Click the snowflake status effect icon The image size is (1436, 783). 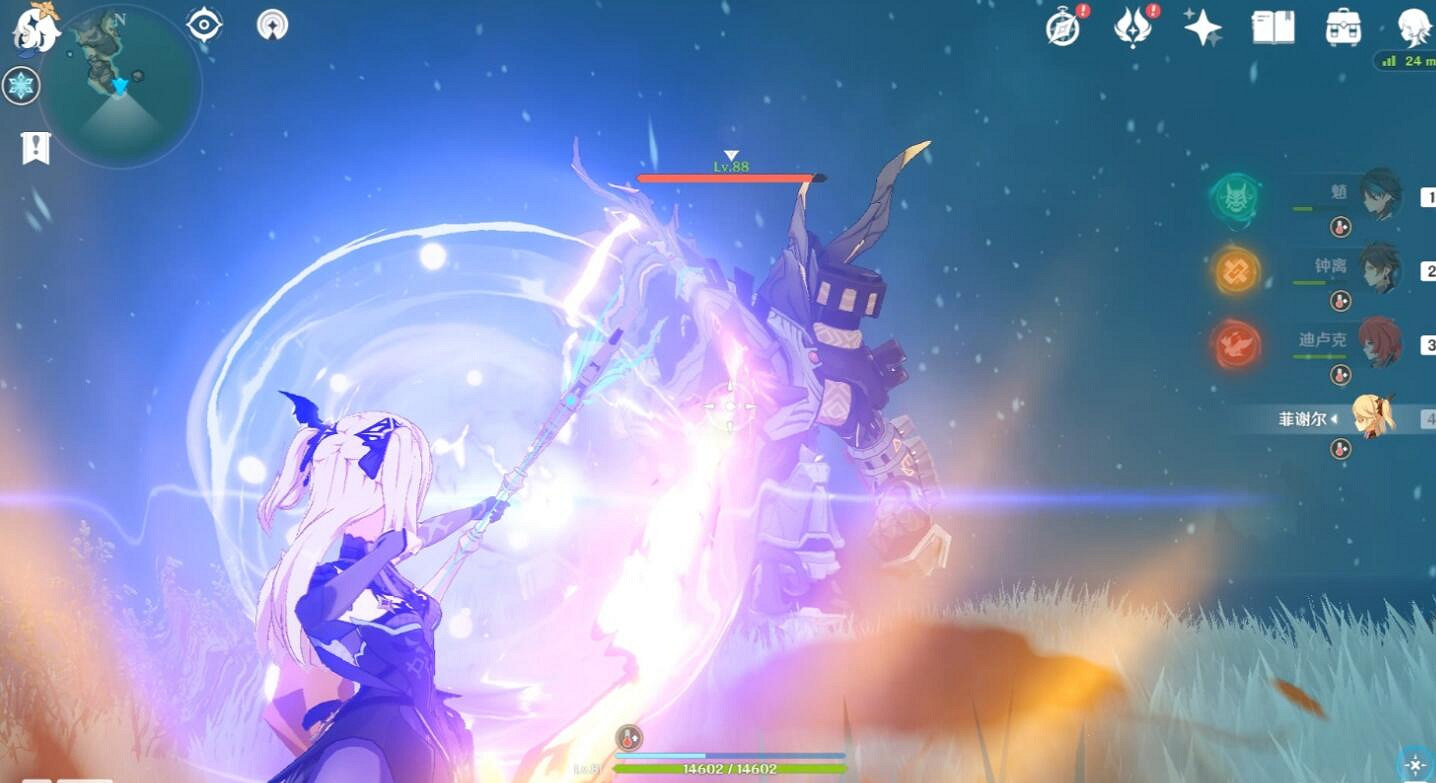tap(21, 86)
